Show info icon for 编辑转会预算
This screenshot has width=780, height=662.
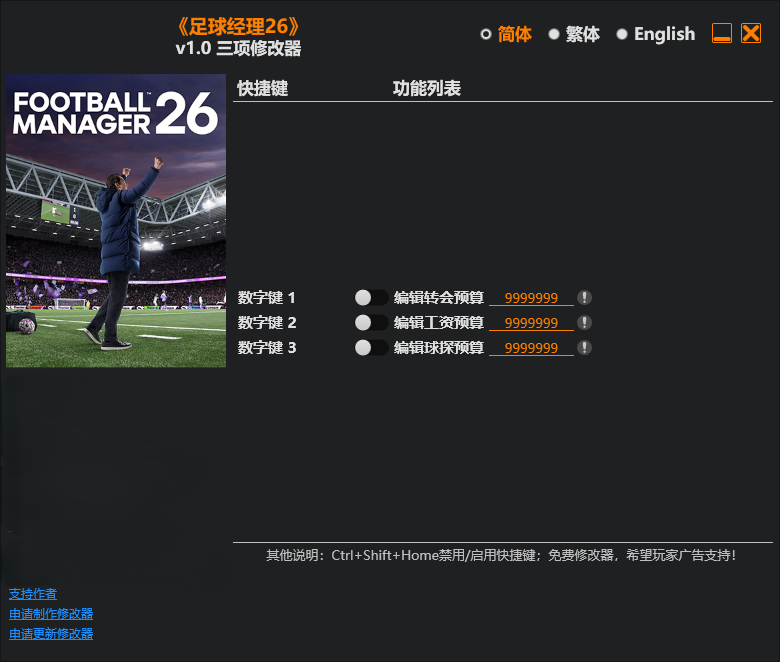click(585, 298)
